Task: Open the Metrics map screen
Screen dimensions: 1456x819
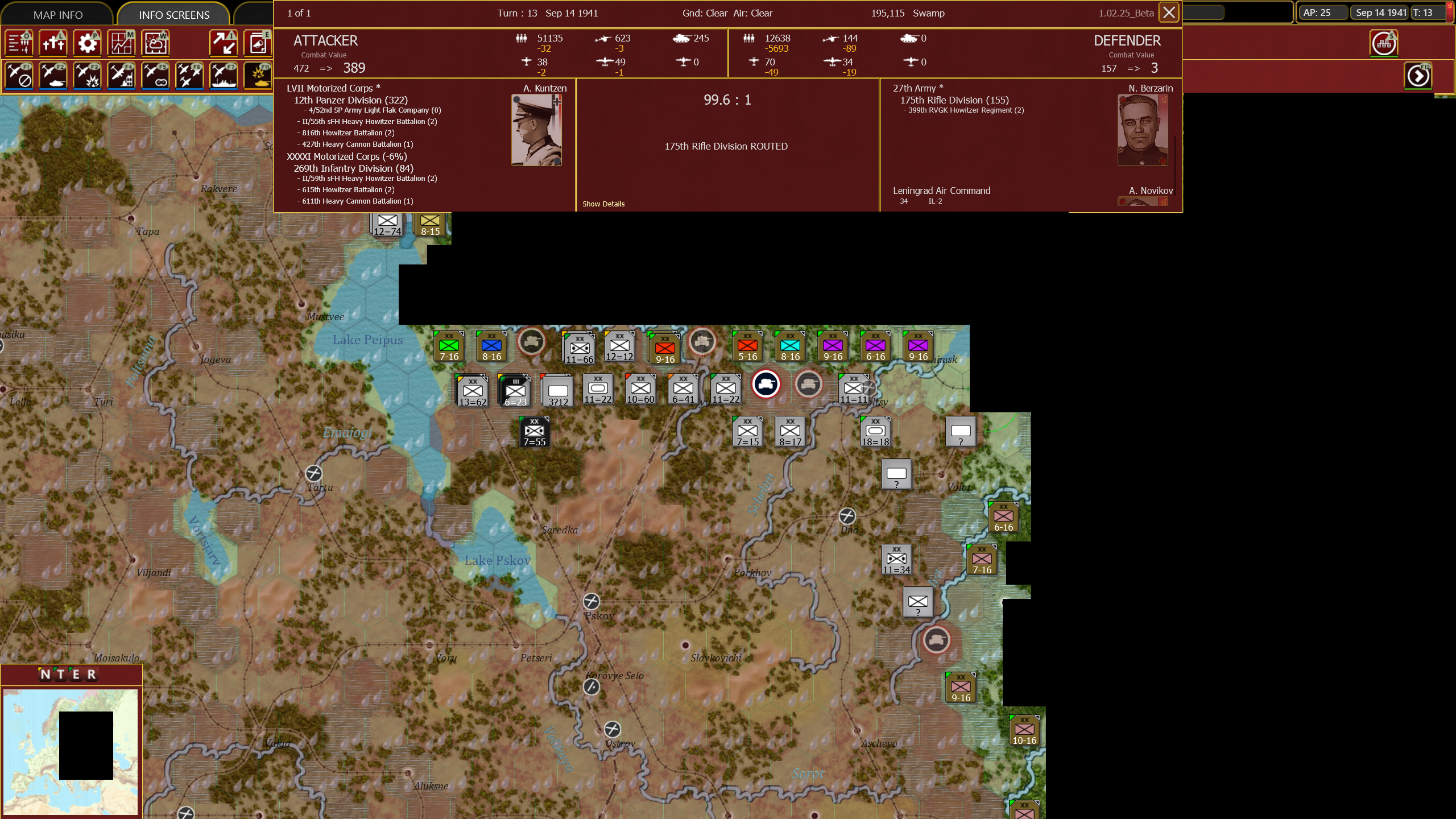Action: [121, 43]
